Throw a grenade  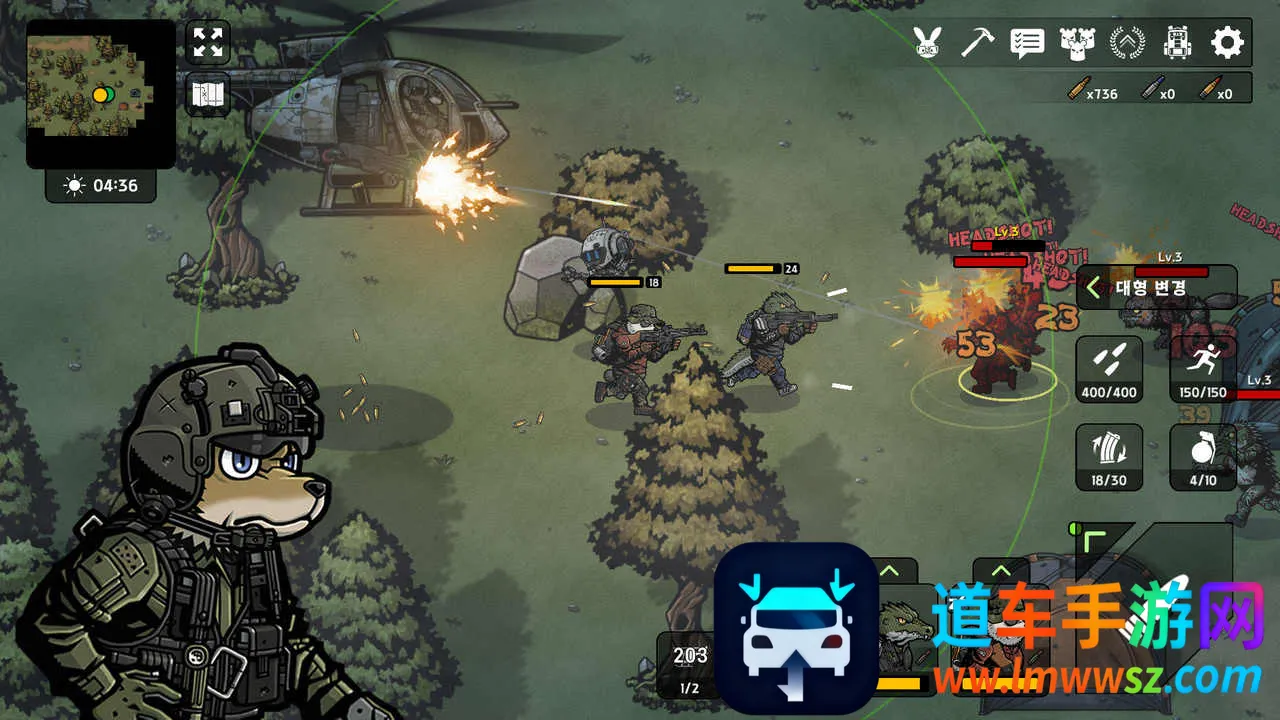pyautogui.click(x=1202, y=457)
